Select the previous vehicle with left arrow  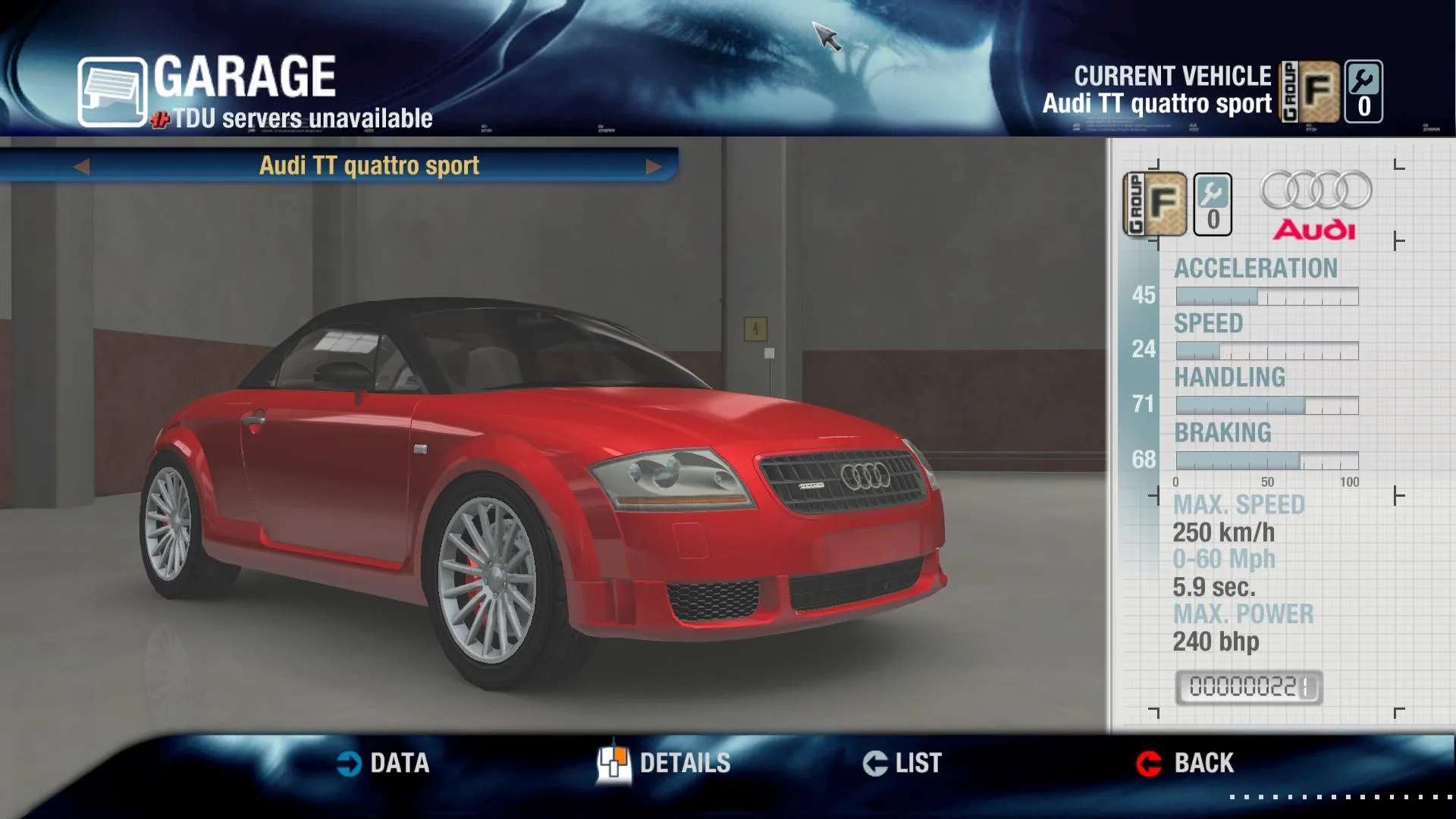[x=82, y=166]
